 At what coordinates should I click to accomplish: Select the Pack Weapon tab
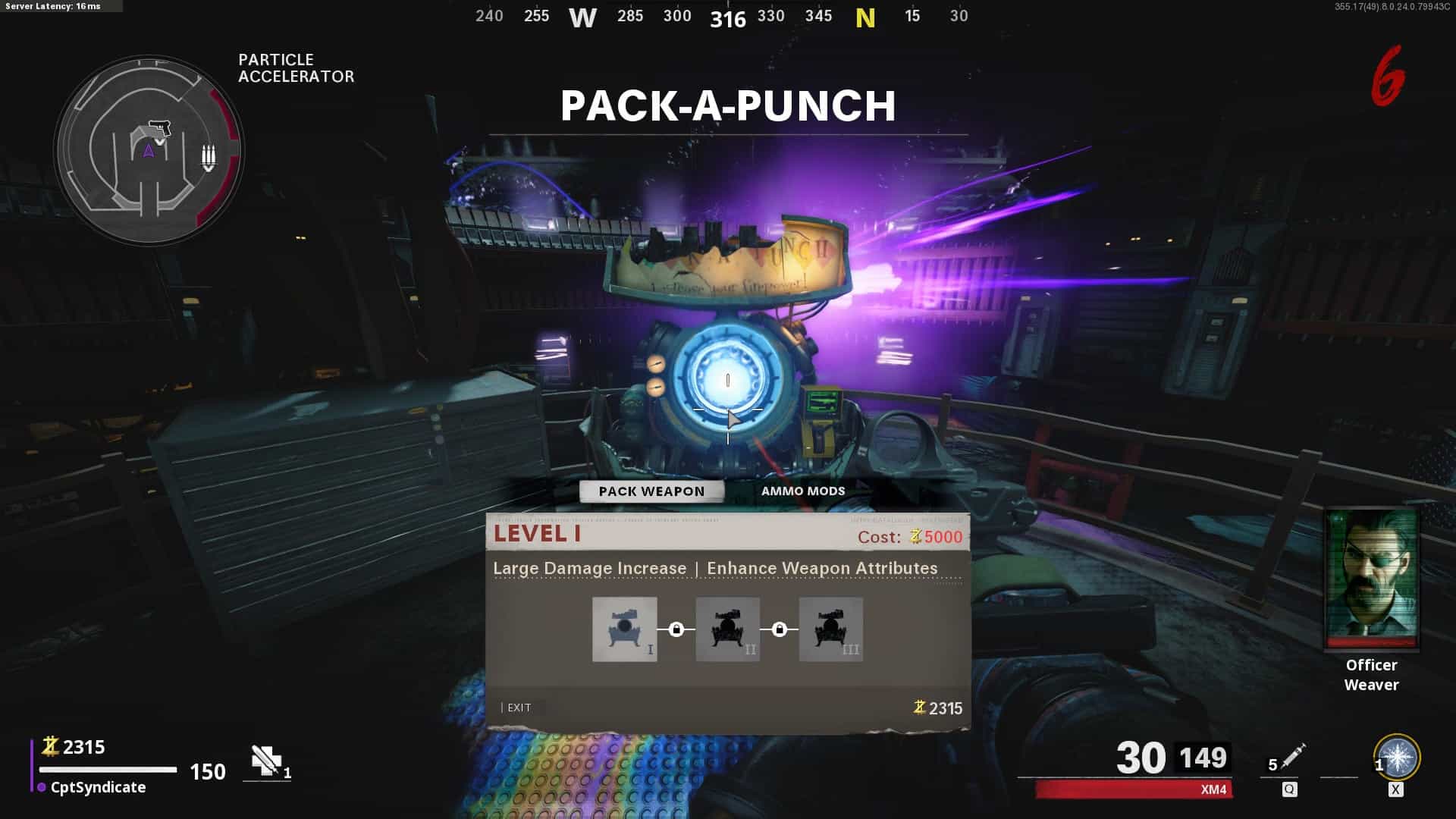[x=651, y=491]
